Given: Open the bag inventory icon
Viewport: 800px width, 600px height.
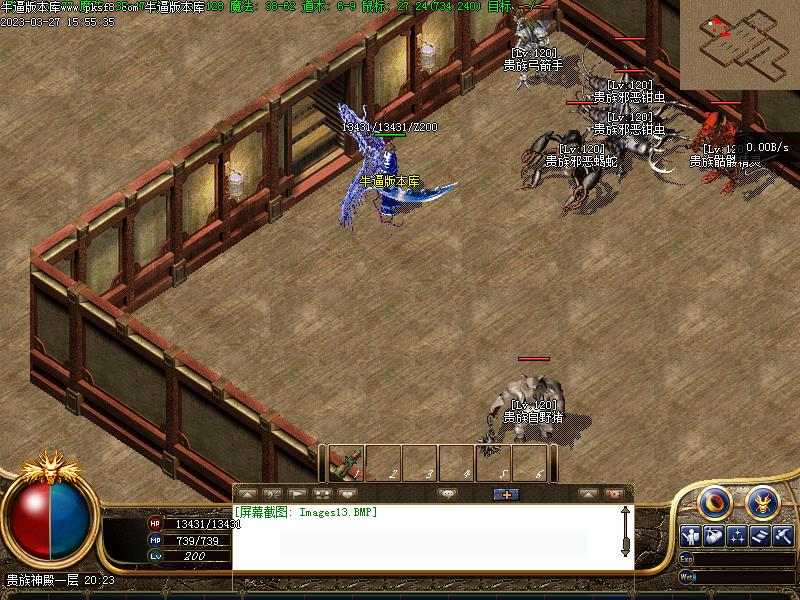Looking at the screenshot, I should click(713, 536).
